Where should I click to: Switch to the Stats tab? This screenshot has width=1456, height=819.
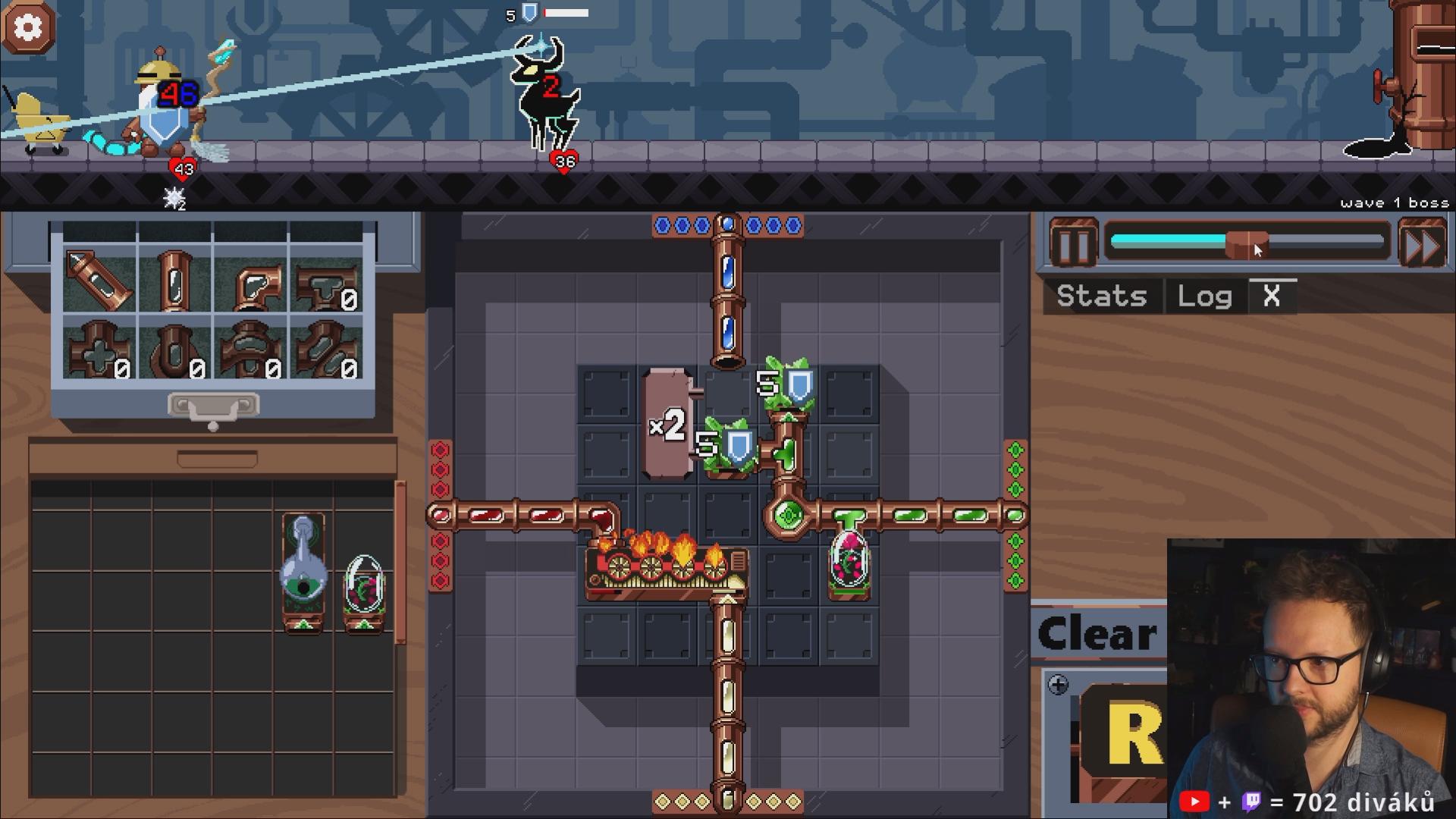click(1101, 296)
